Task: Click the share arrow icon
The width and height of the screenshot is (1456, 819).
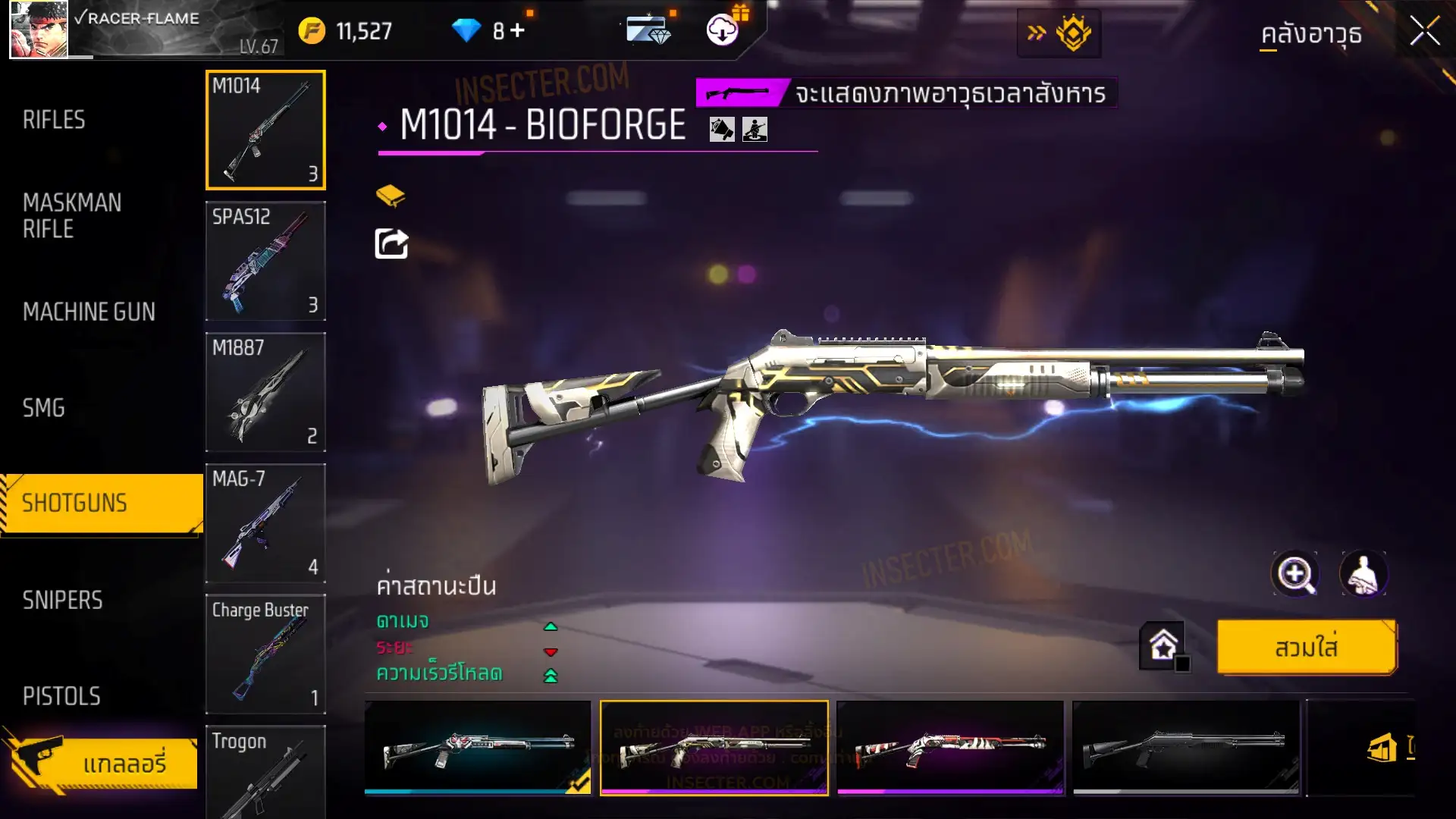Action: [391, 244]
